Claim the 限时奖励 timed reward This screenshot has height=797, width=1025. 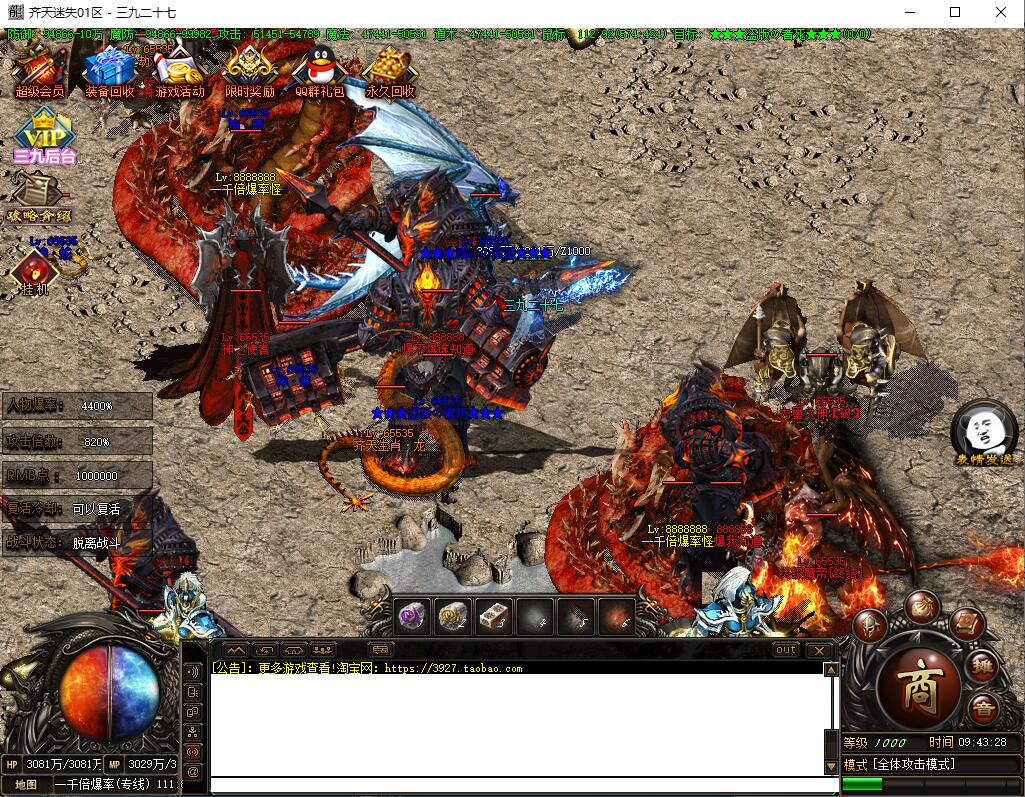tap(249, 72)
